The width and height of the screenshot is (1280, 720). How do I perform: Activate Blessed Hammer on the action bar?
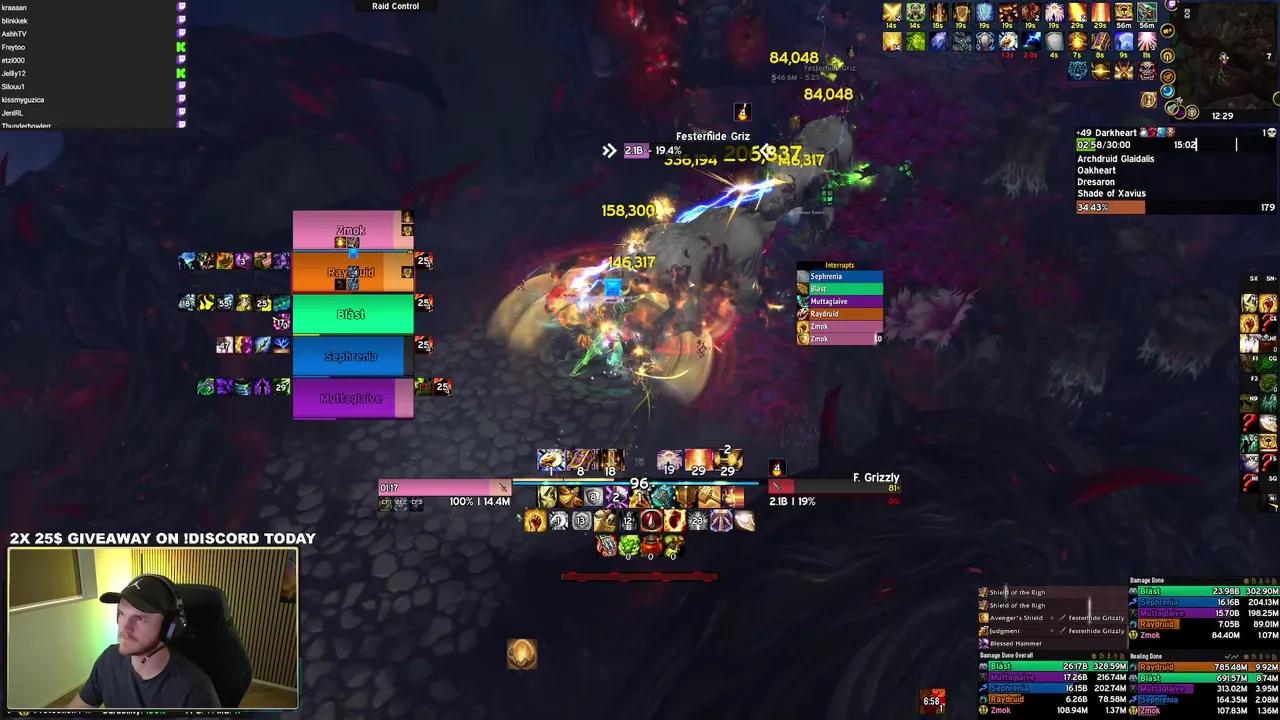(x=707, y=497)
